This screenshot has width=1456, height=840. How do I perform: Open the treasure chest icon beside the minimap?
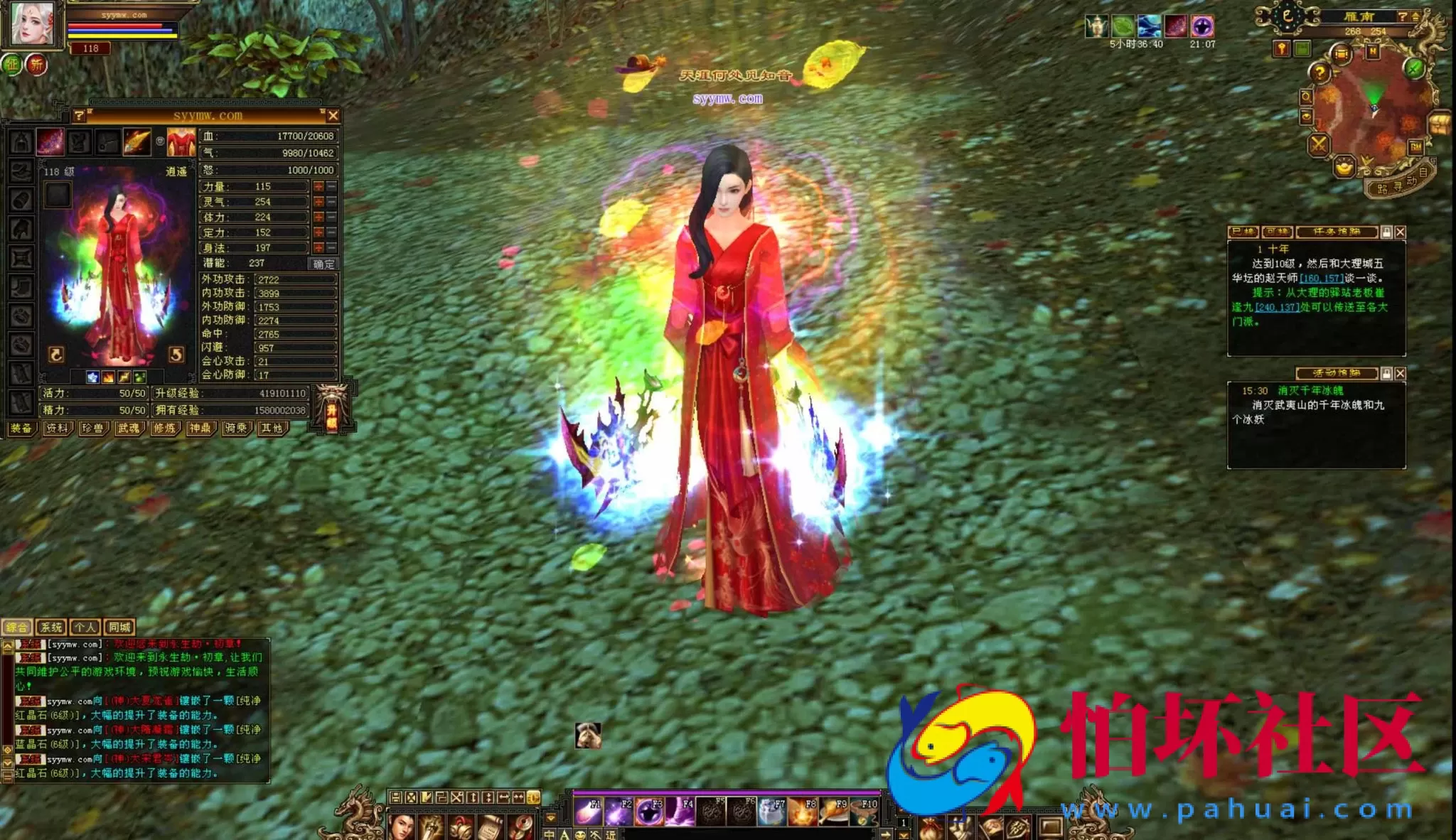coord(1440,124)
